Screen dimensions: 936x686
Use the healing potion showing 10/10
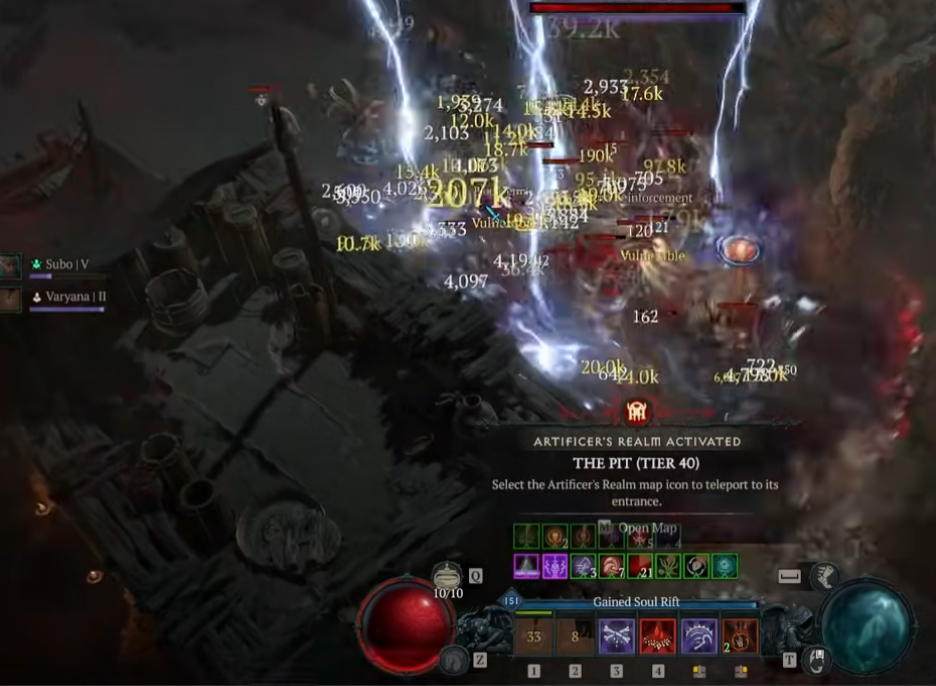click(x=447, y=578)
